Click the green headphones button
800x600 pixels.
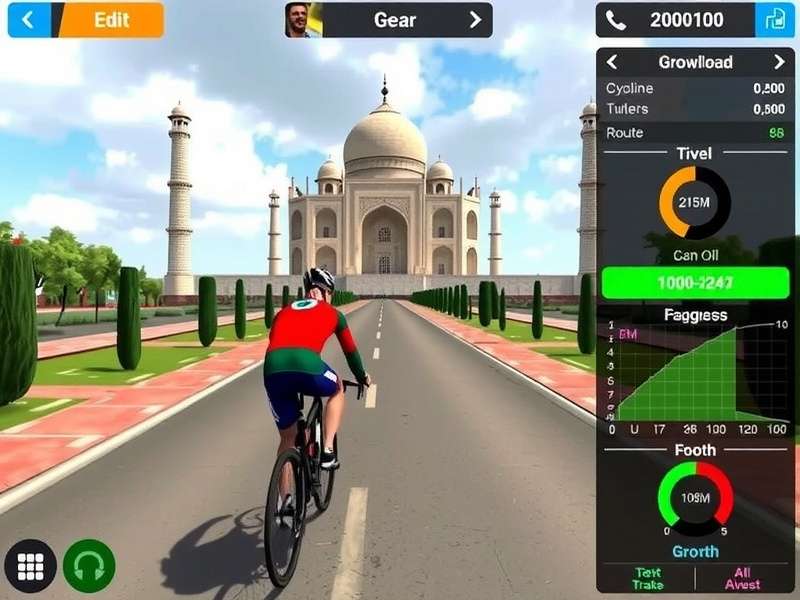click(x=89, y=567)
